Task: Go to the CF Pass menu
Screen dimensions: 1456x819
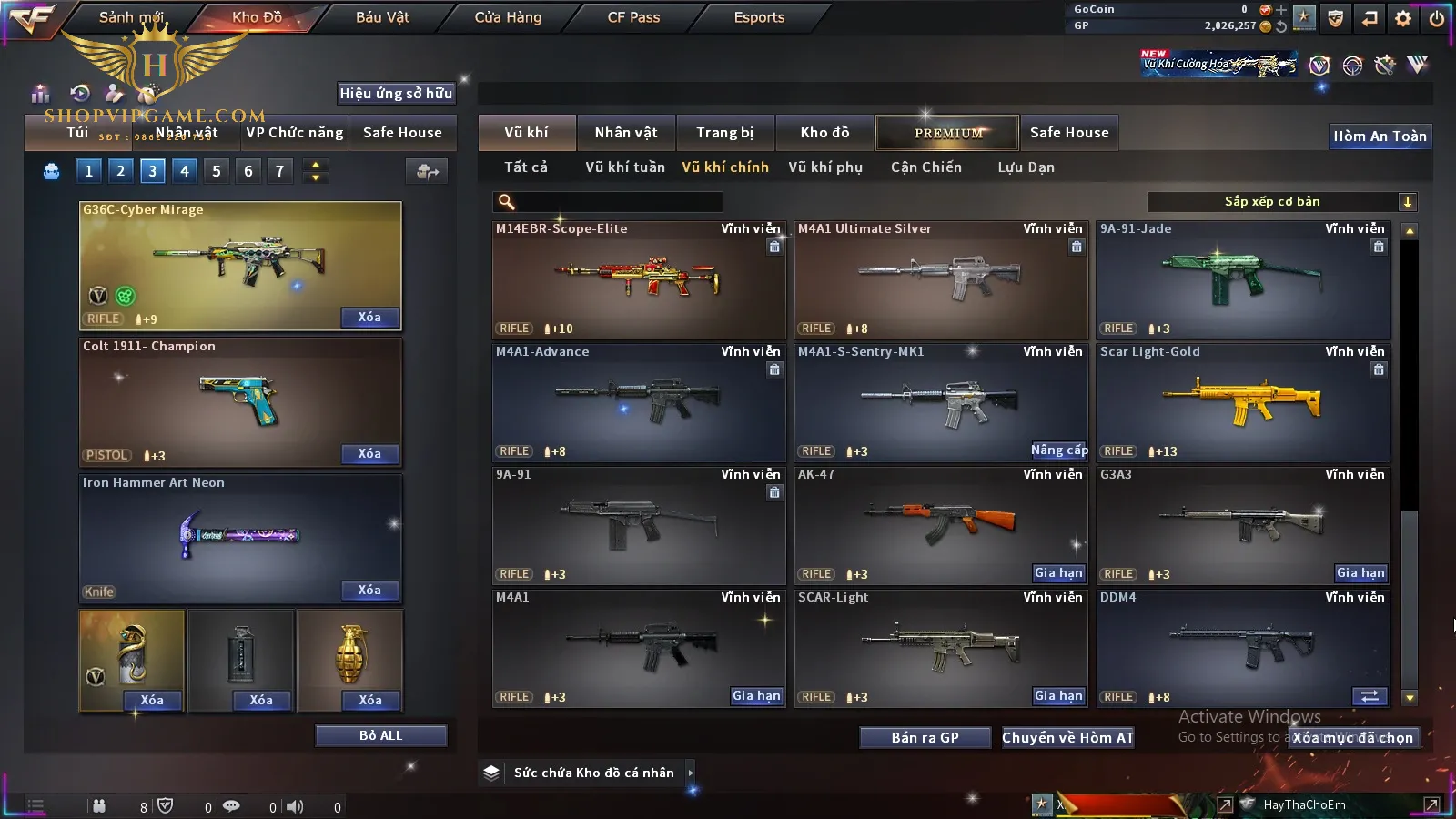Action: pos(633,17)
